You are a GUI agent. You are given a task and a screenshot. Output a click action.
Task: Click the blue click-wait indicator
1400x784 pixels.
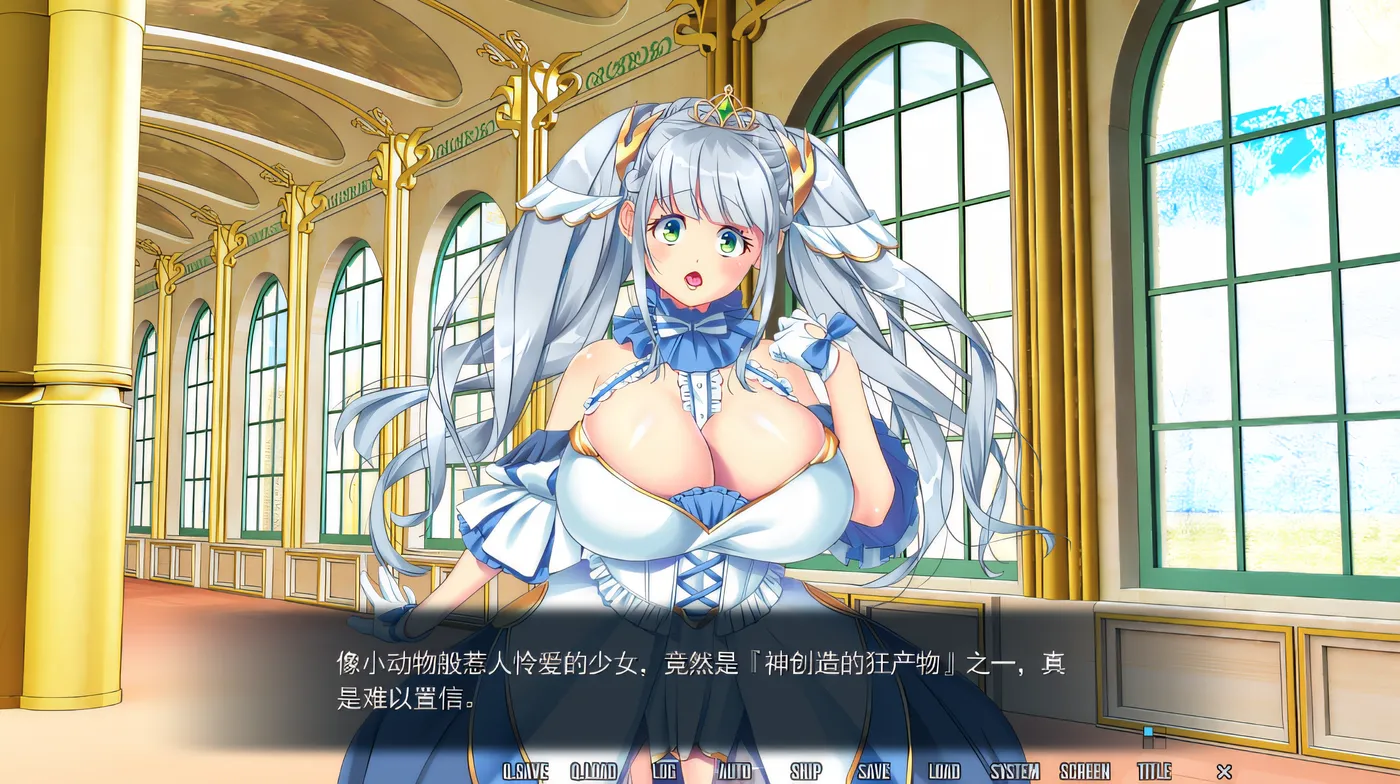[x=1148, y=731]
